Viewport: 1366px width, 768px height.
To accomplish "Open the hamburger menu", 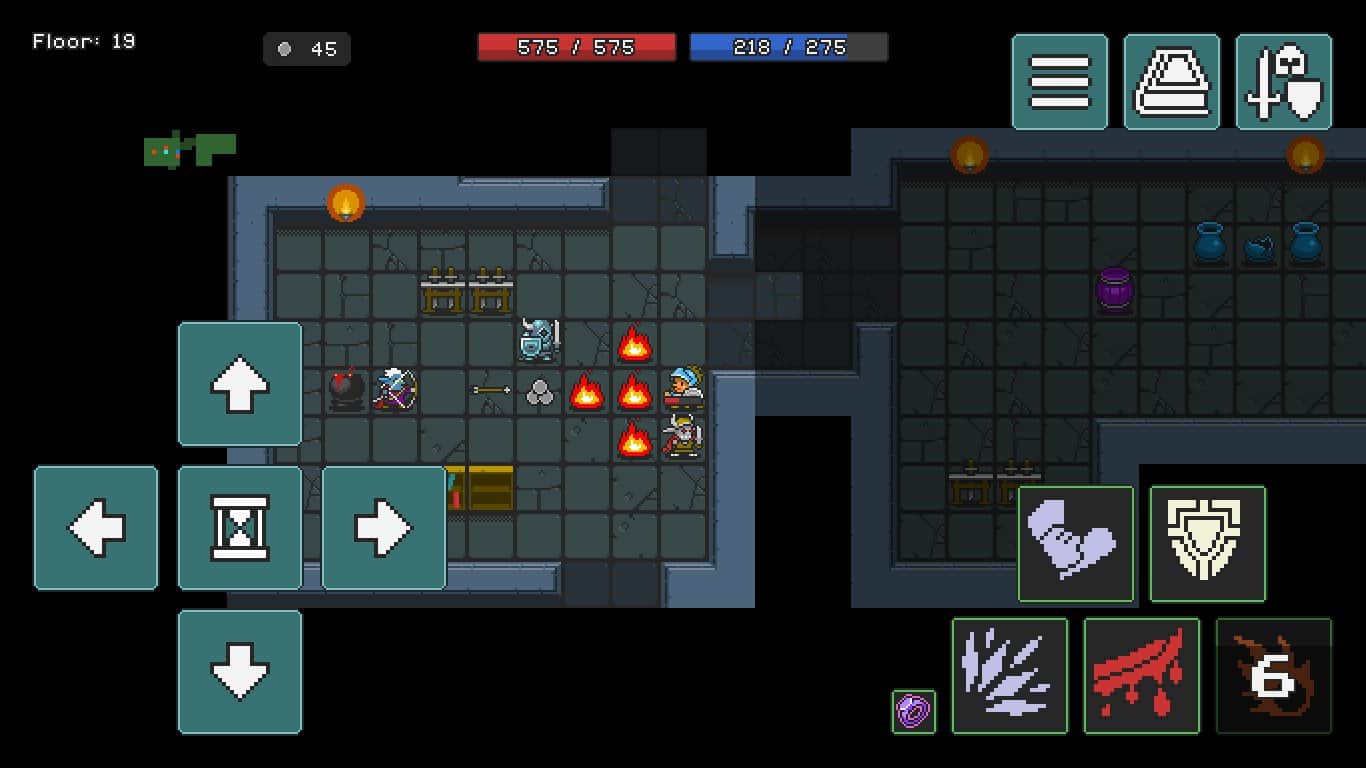I will (x=1059, y=82).
